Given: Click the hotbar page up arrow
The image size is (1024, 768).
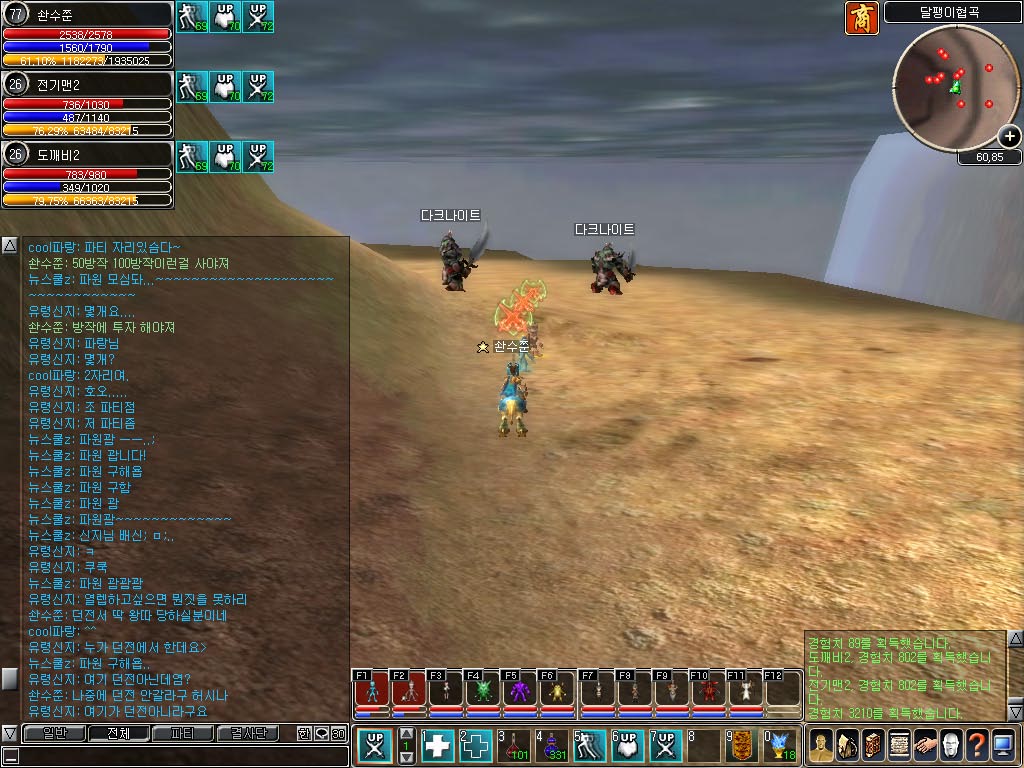Looking at the screenshot, I should click(407, 735).
